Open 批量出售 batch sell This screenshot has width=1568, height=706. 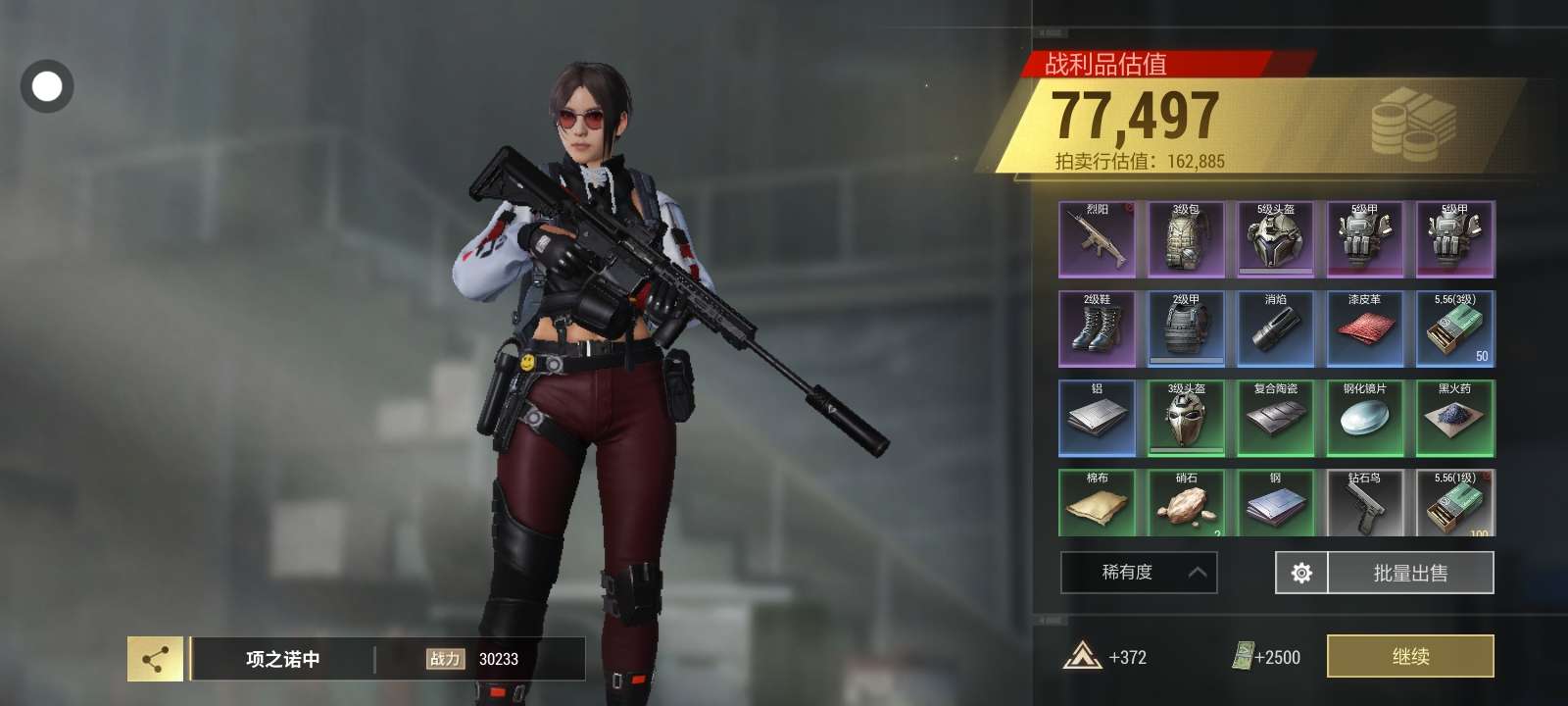[1410, 573]
